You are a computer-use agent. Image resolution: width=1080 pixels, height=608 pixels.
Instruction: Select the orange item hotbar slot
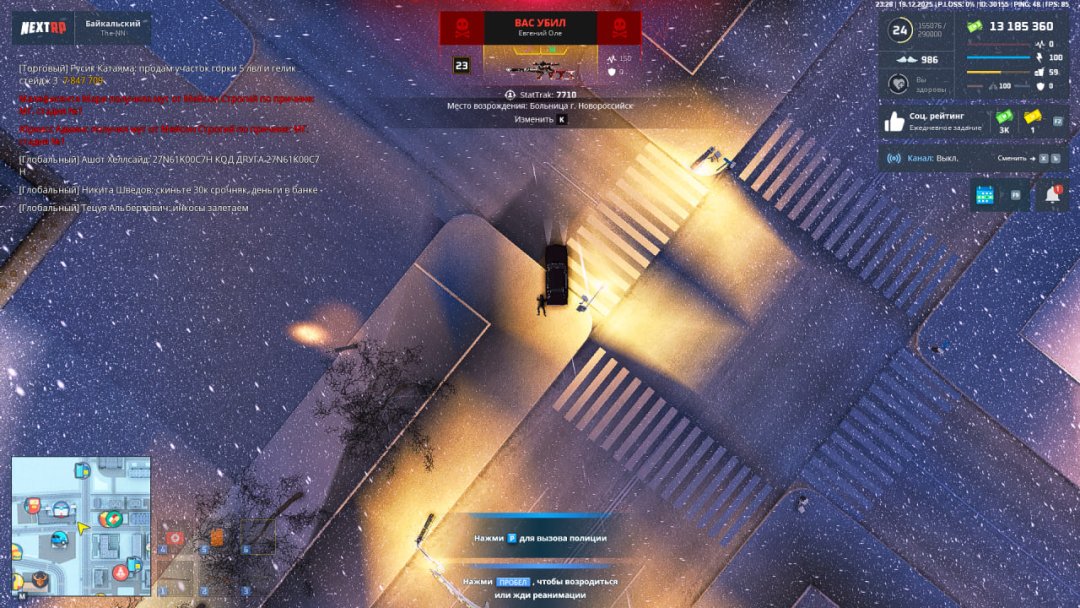216,538
